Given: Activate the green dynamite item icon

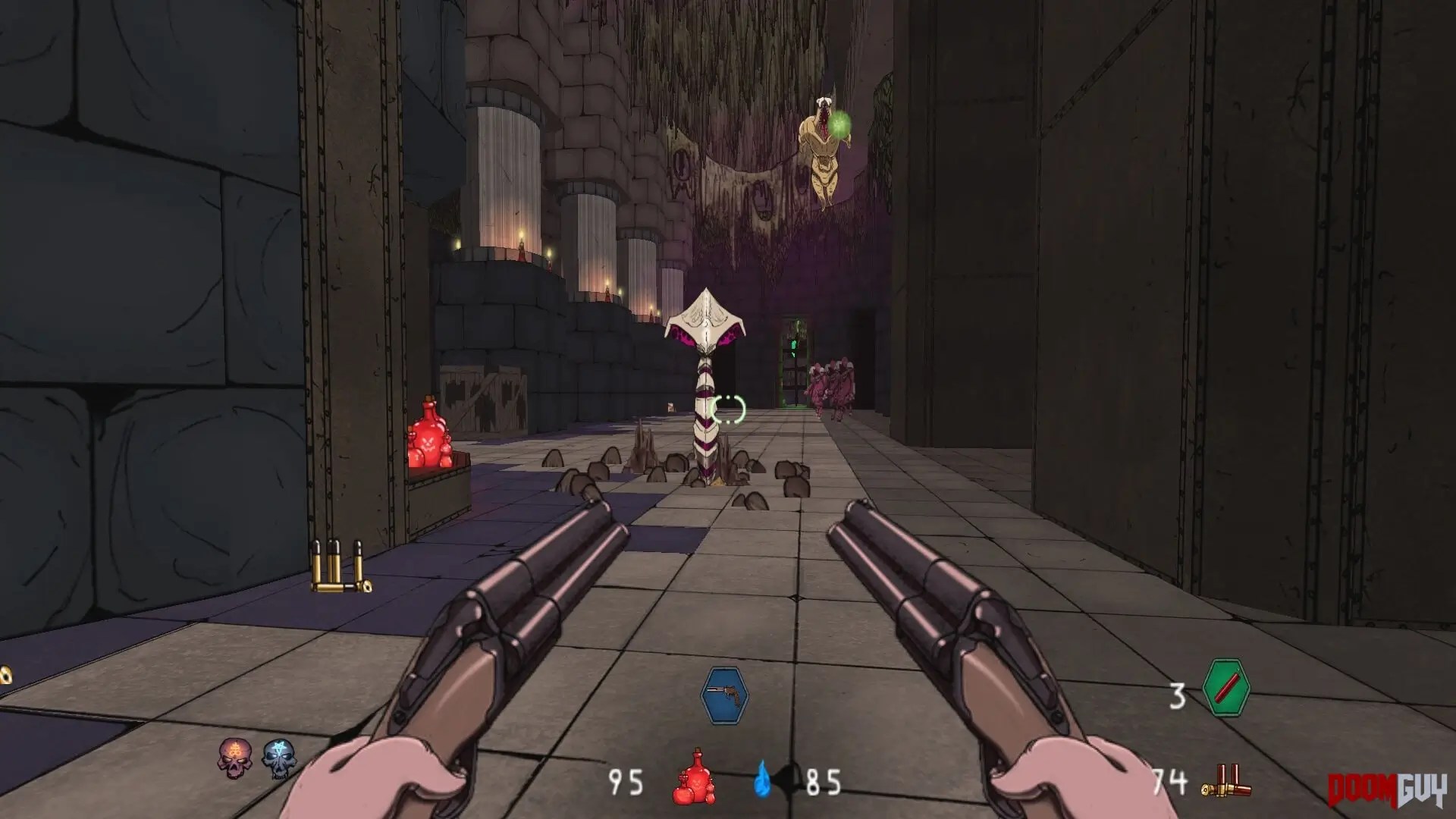Looking at the screenshot, I should 1225,688.
